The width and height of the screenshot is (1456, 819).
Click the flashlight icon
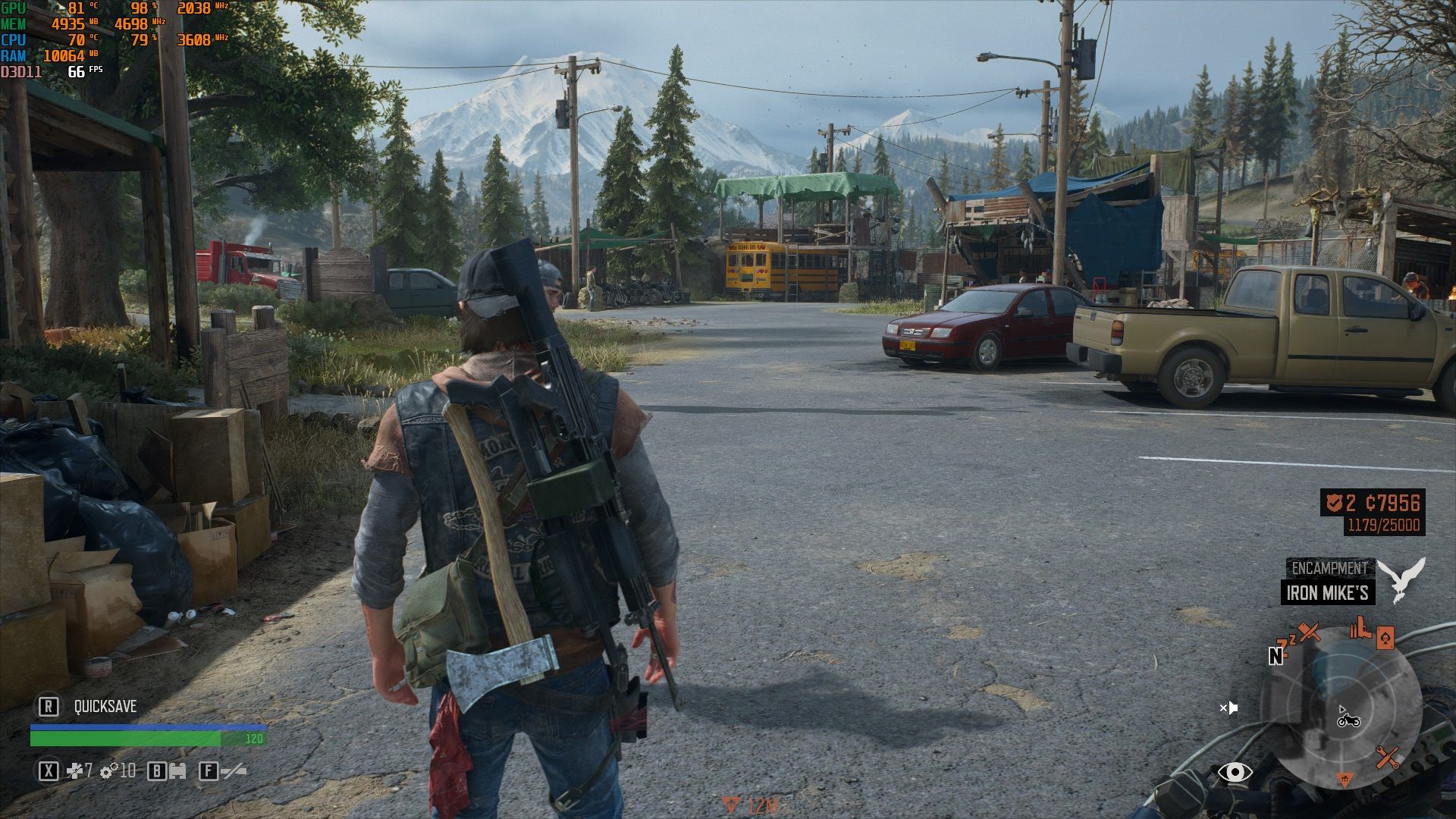pyautogui.click(x=234, y=772)
